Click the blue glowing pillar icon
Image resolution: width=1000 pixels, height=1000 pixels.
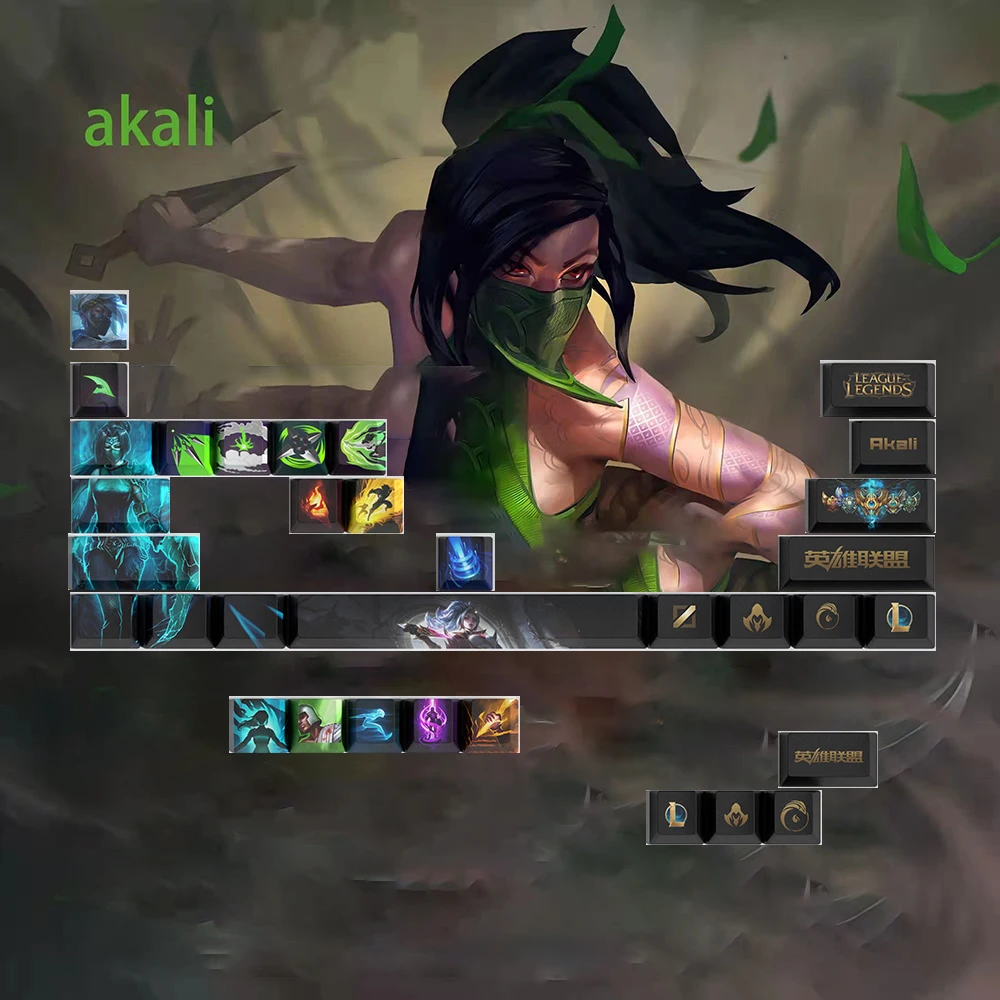[x=465, y=562]
